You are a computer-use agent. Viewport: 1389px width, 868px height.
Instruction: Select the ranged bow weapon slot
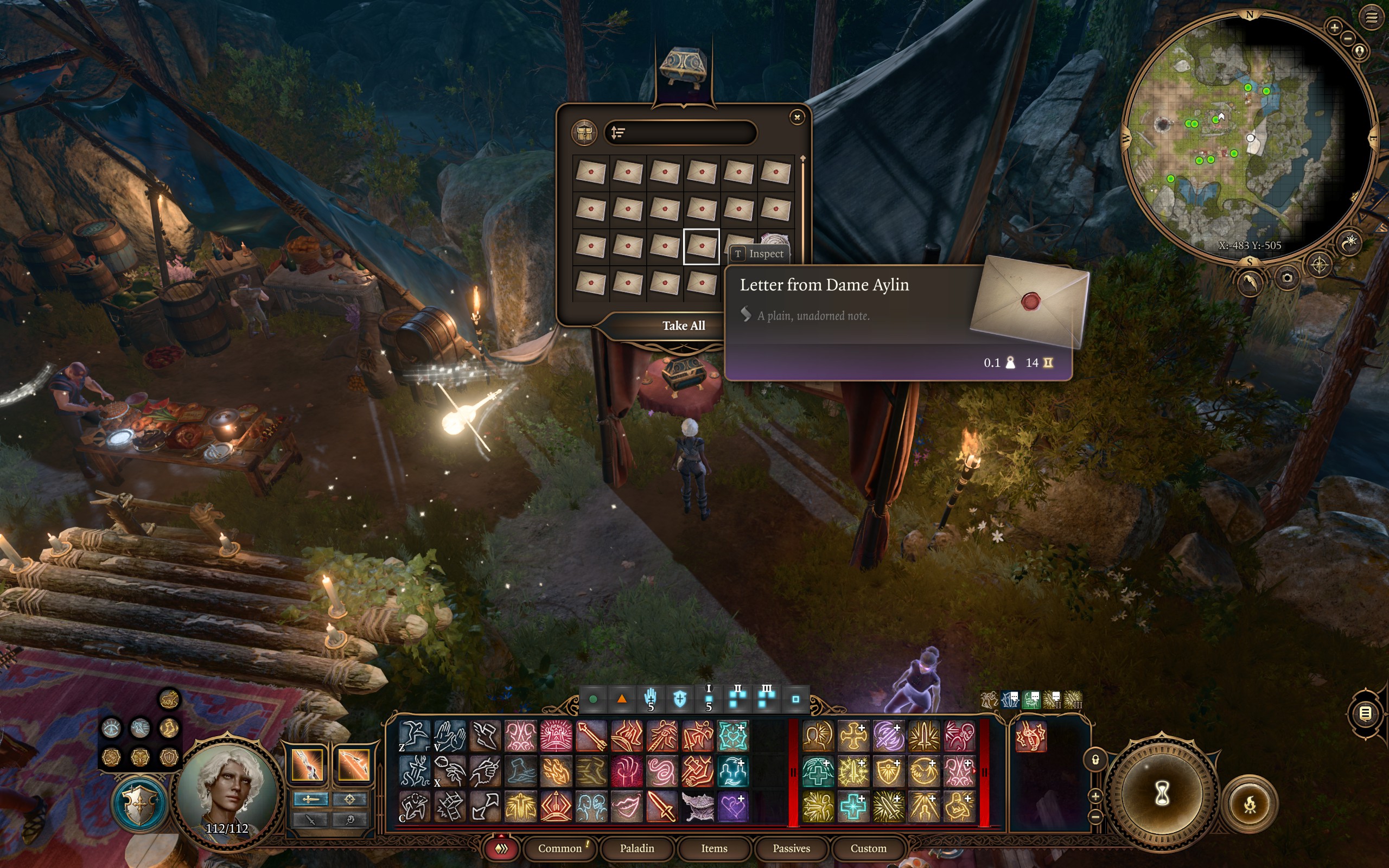[x=353, y=764]
